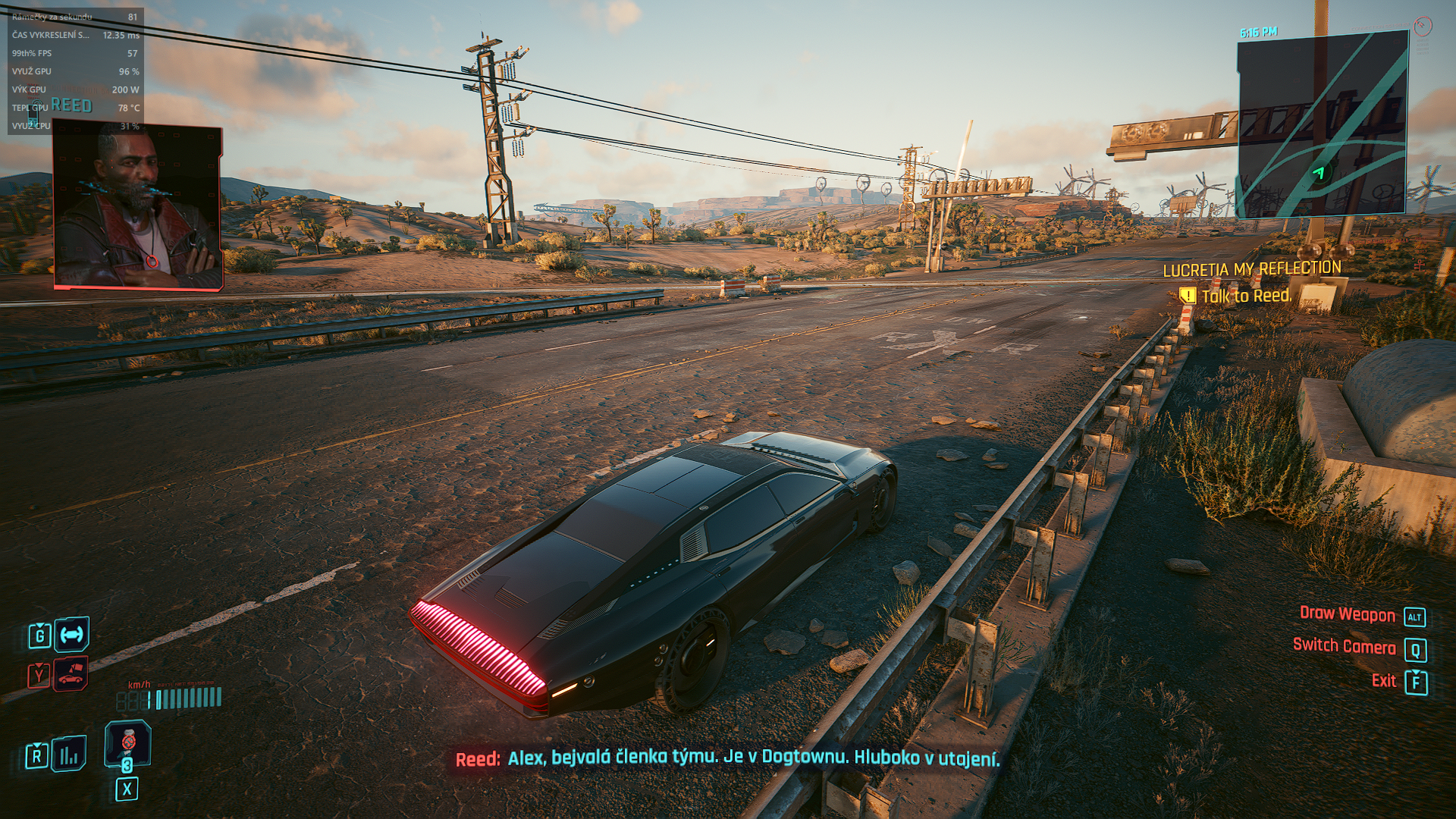Viewport: 1456px width, 819px height.
Task: Choose the Exit vehicle action label
Action: (x=1383, y=681)
